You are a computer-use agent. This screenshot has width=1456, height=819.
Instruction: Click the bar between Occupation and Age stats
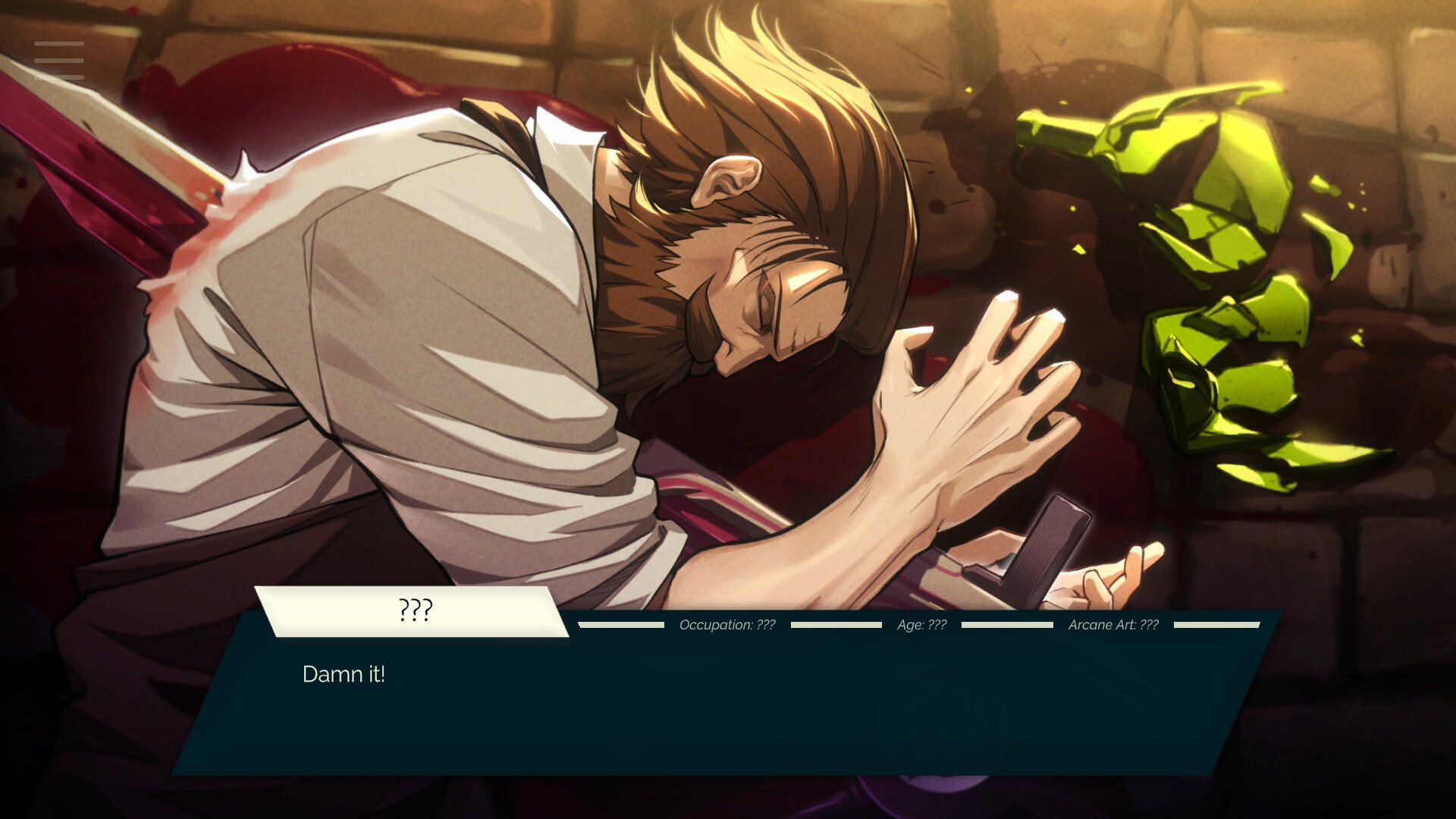pyautogui.click(x=836, y=625)
